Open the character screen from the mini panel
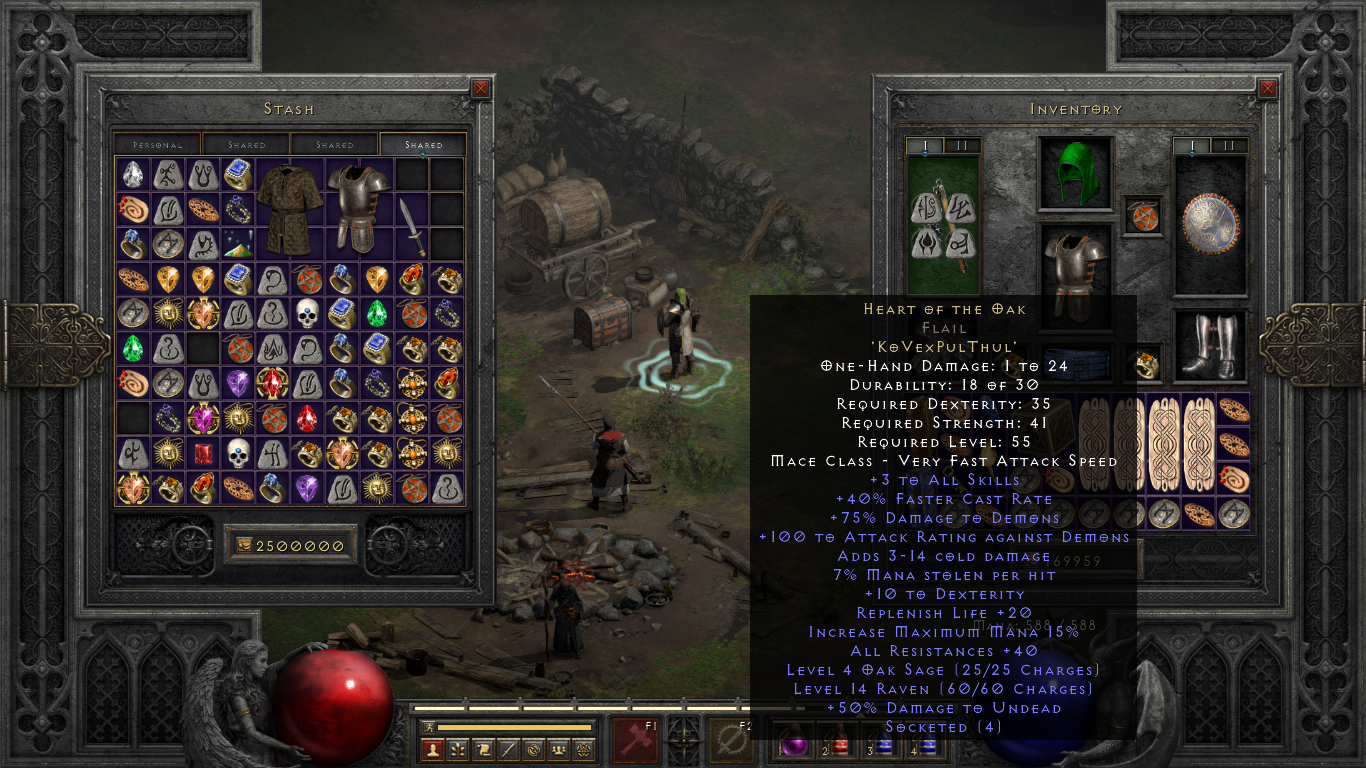 pos(432,750)
